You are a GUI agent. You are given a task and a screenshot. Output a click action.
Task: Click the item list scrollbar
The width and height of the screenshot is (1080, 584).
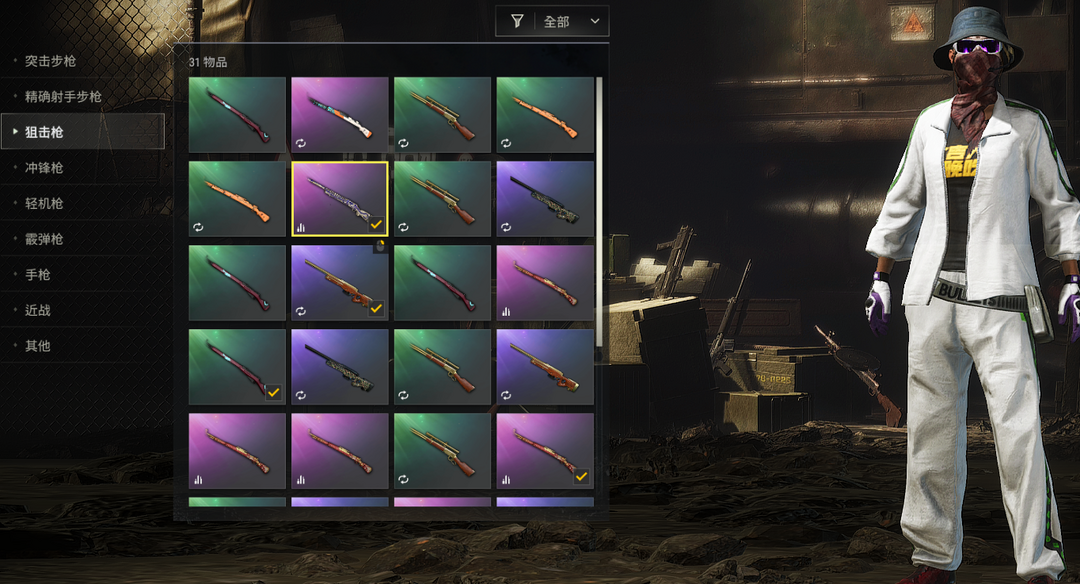click(599, 210)
